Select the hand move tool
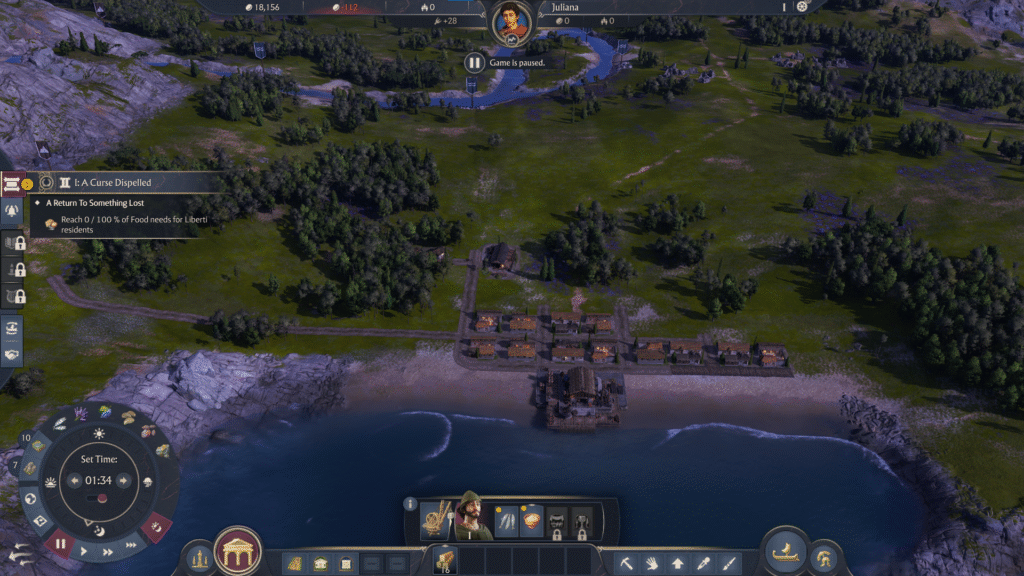Viewport: 1024px width, 576px height. coord(652,563)
